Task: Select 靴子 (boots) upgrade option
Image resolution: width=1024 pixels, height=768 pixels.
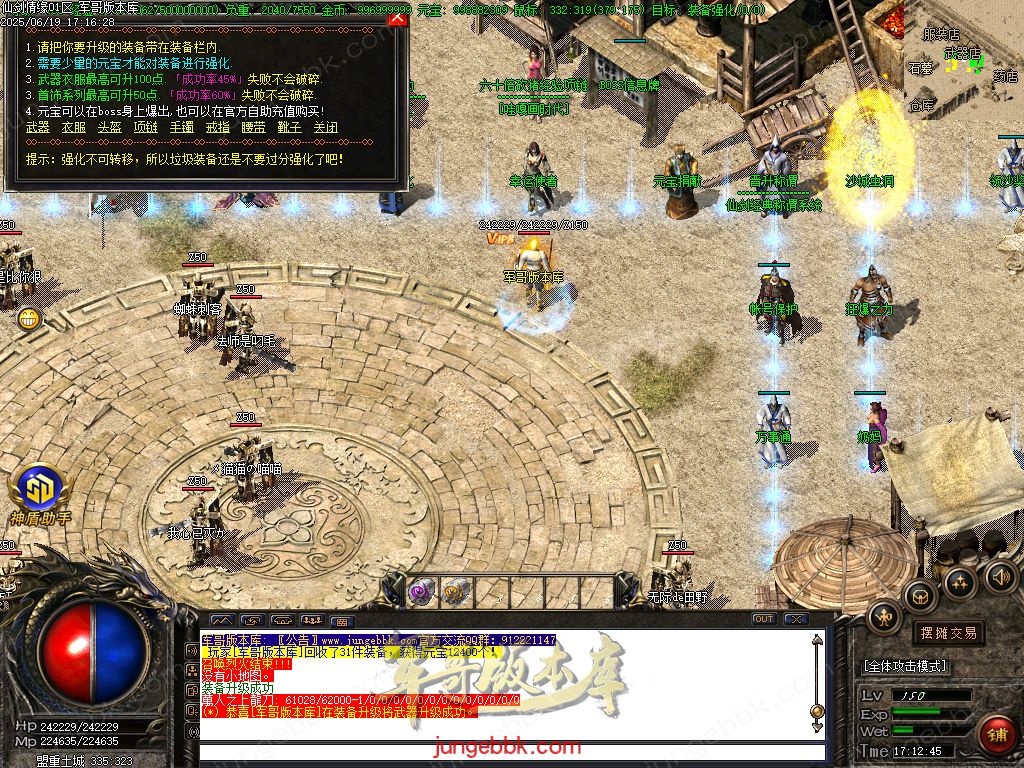Action: point(289,128)
